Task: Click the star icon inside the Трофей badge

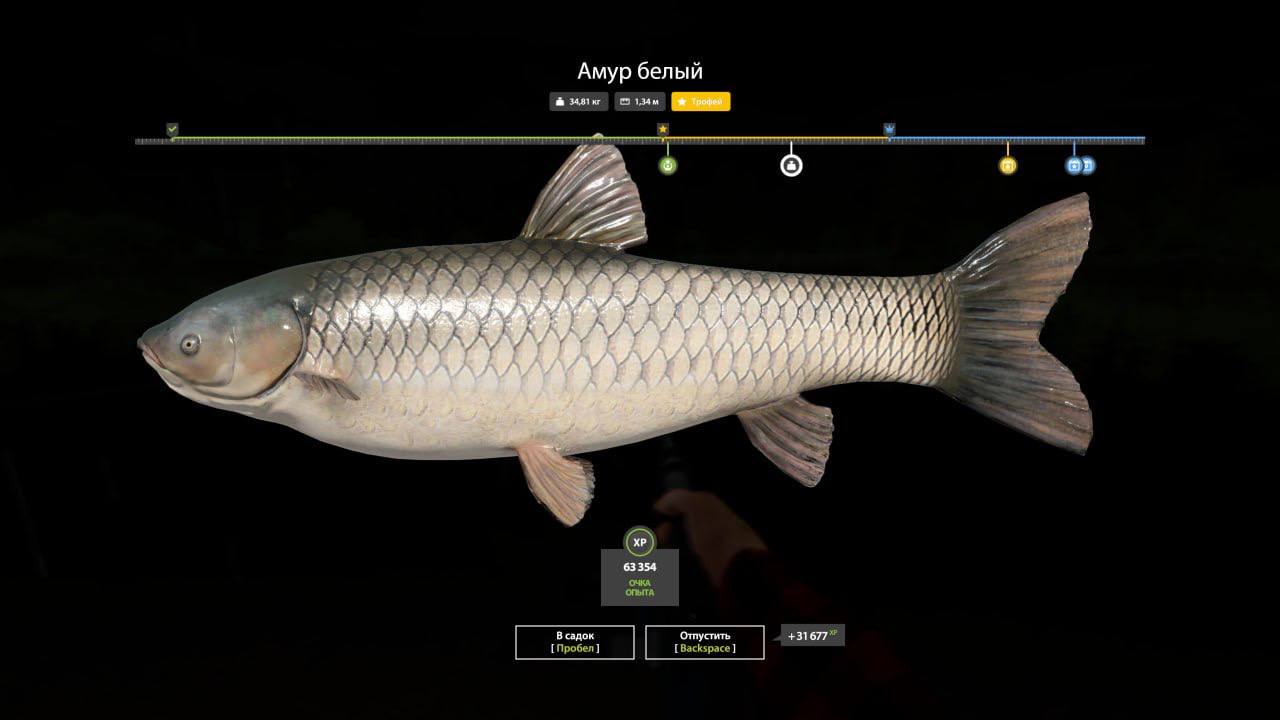Action: coord(684,101)
